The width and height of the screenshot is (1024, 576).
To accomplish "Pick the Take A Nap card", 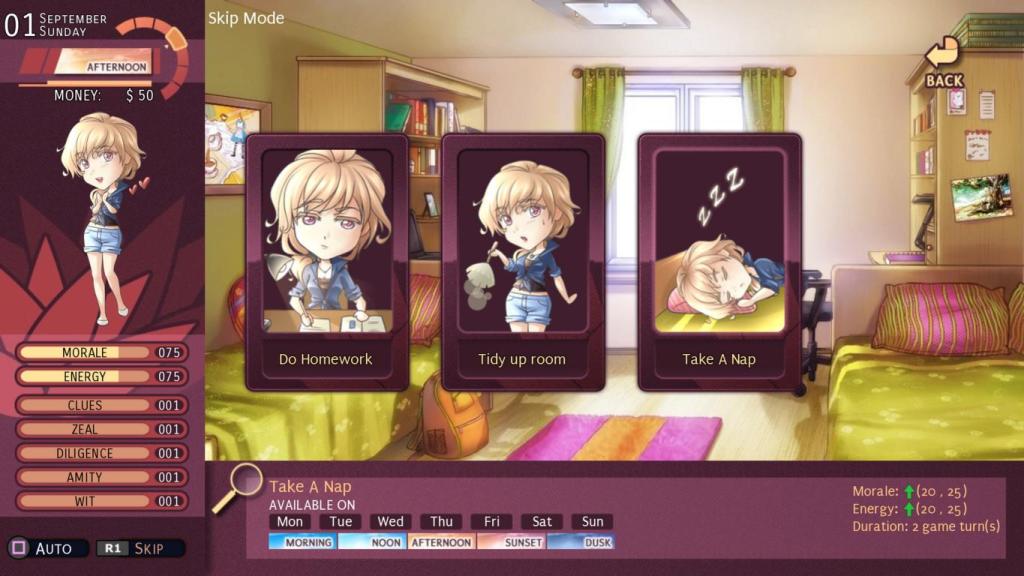I will 719,262.
